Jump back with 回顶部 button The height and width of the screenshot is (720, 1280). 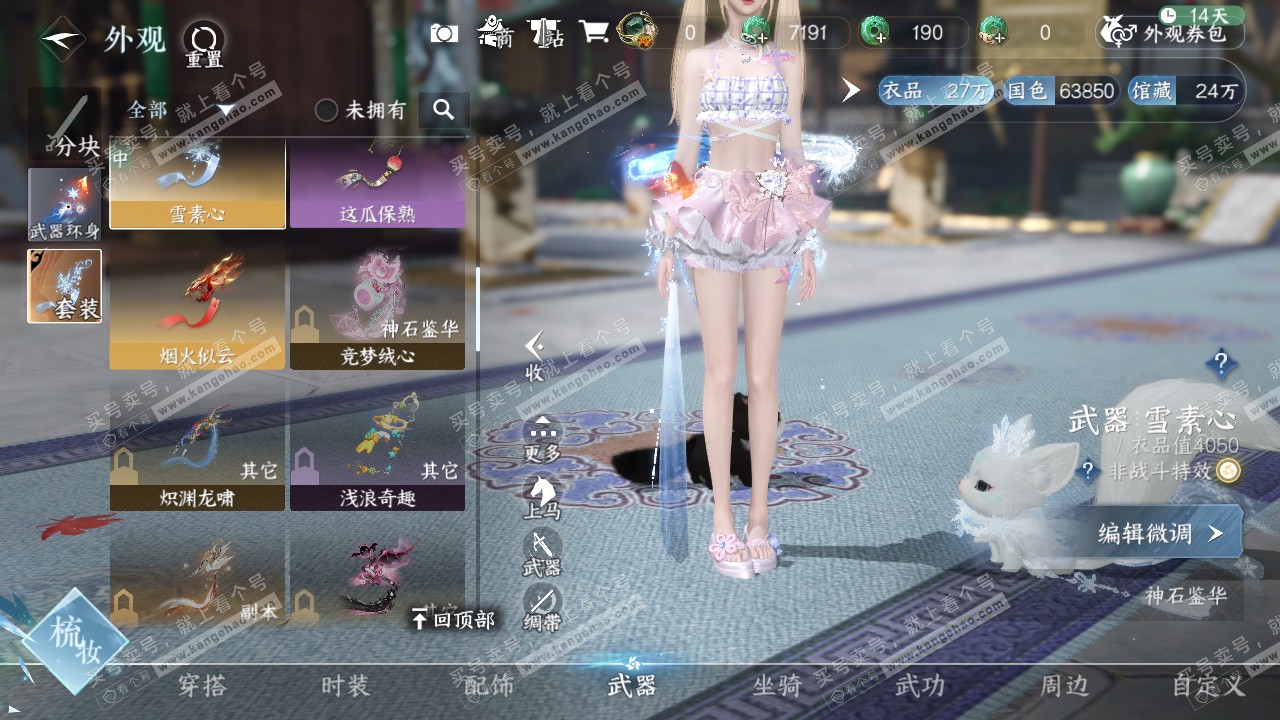click(453, 620)
